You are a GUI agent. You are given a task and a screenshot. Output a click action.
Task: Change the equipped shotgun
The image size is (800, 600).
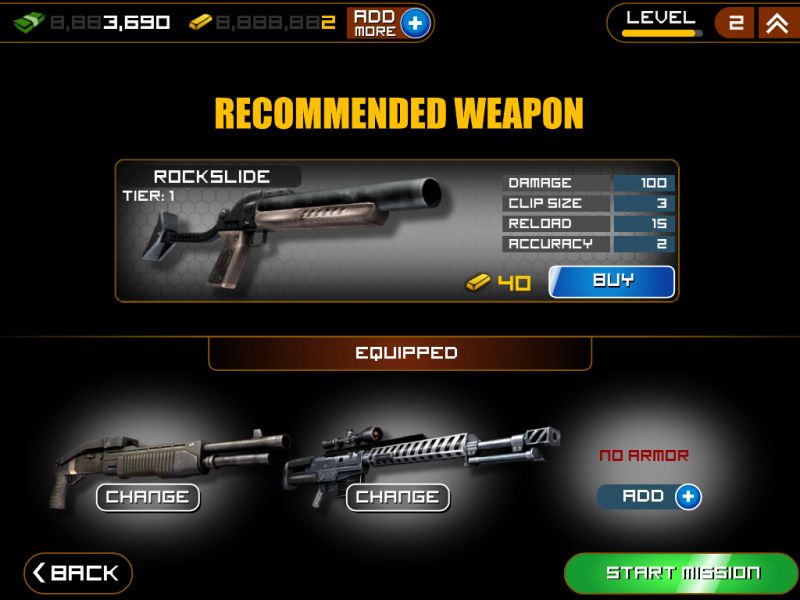tap(148, 497)
